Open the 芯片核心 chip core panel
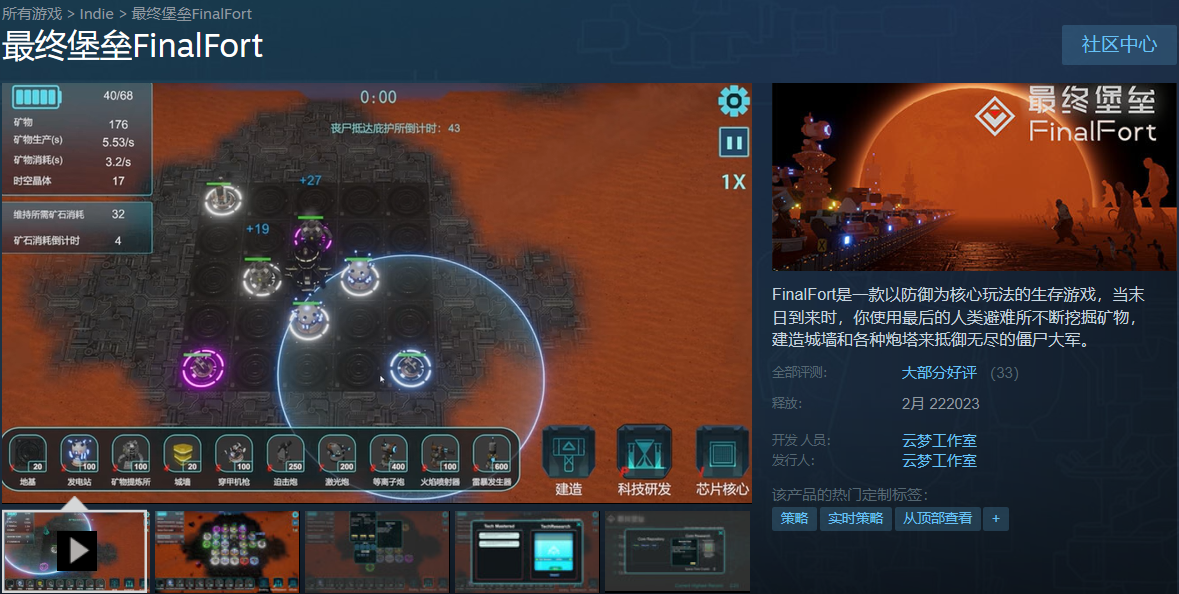 (x=722, y=460)
